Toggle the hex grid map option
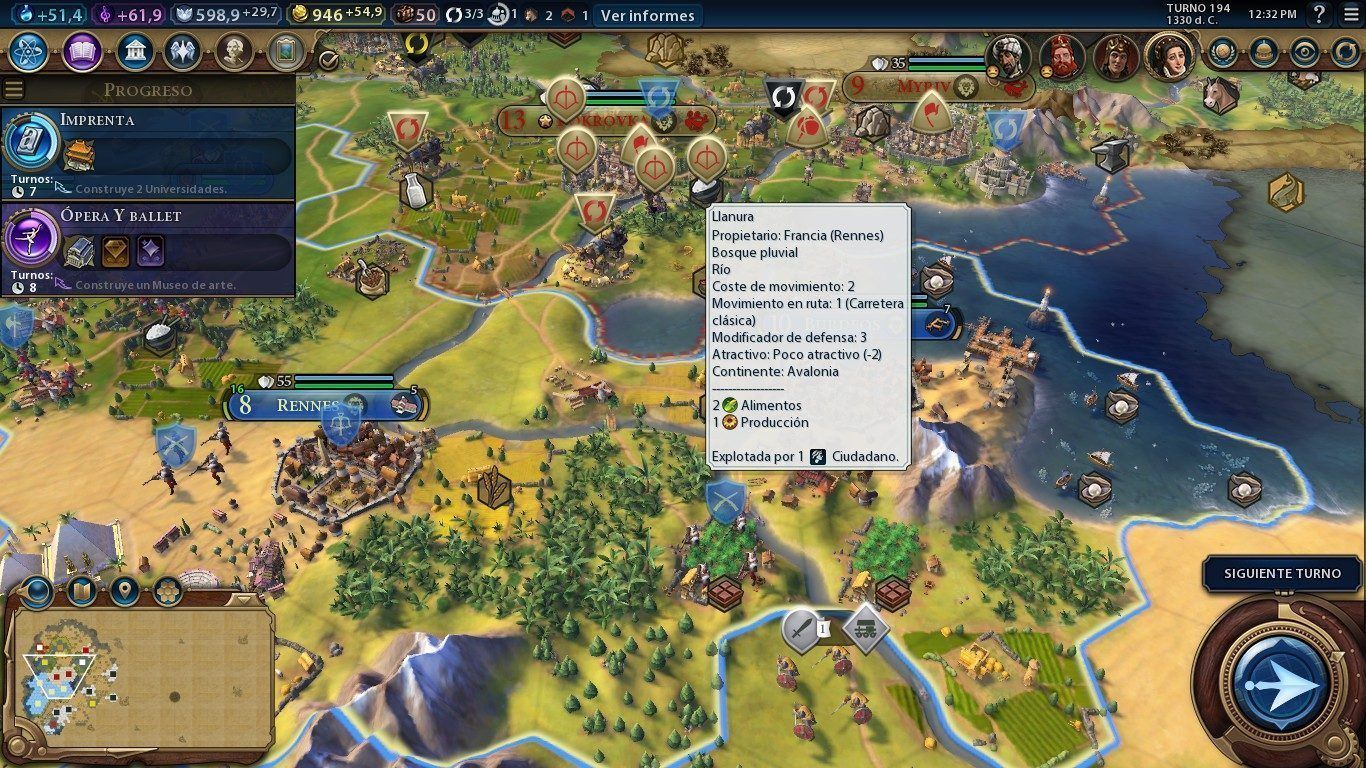The width and height of the screenshot is (1366, 768). pos(167,591)
